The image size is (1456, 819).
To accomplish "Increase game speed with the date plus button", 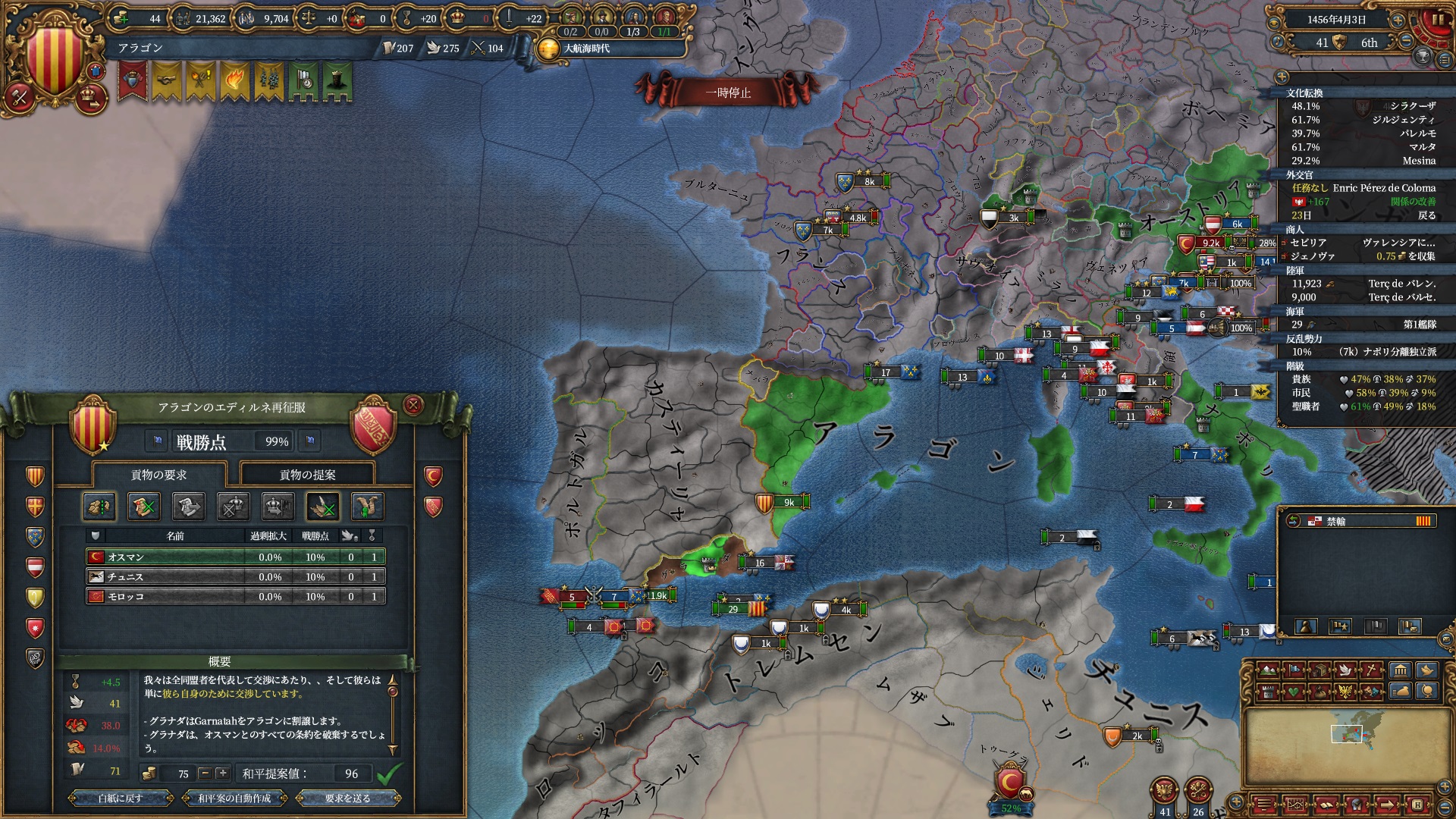I will point(1398,20).
